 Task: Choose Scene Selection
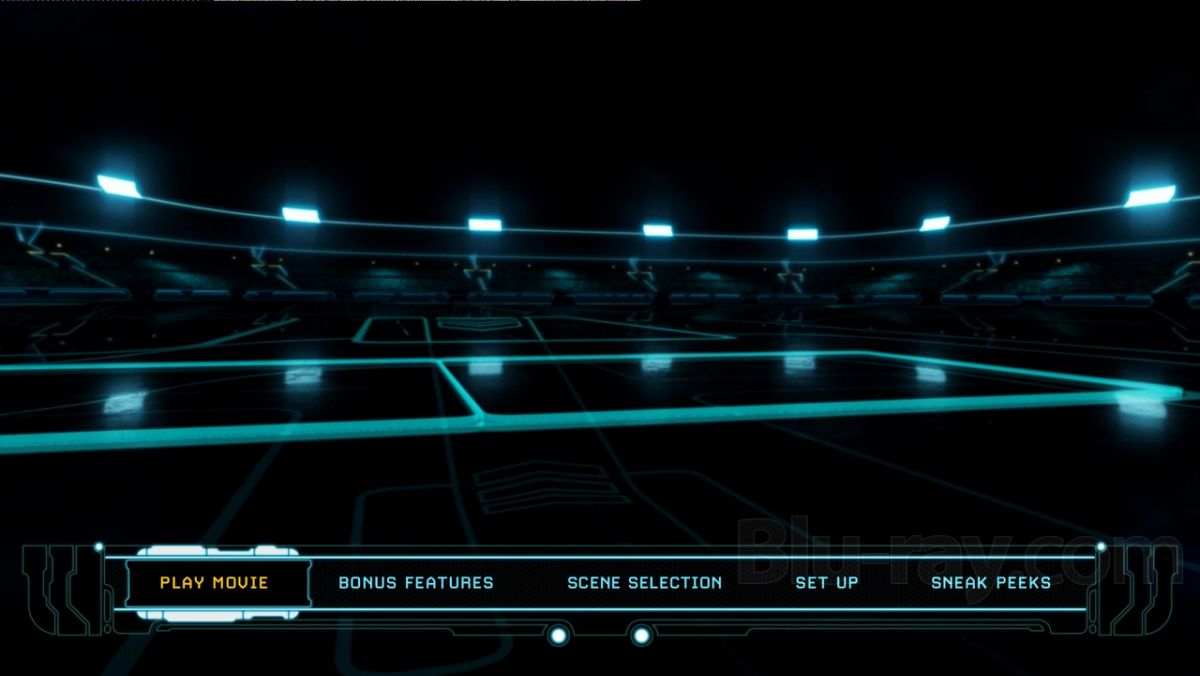click(x=644, y=582)
